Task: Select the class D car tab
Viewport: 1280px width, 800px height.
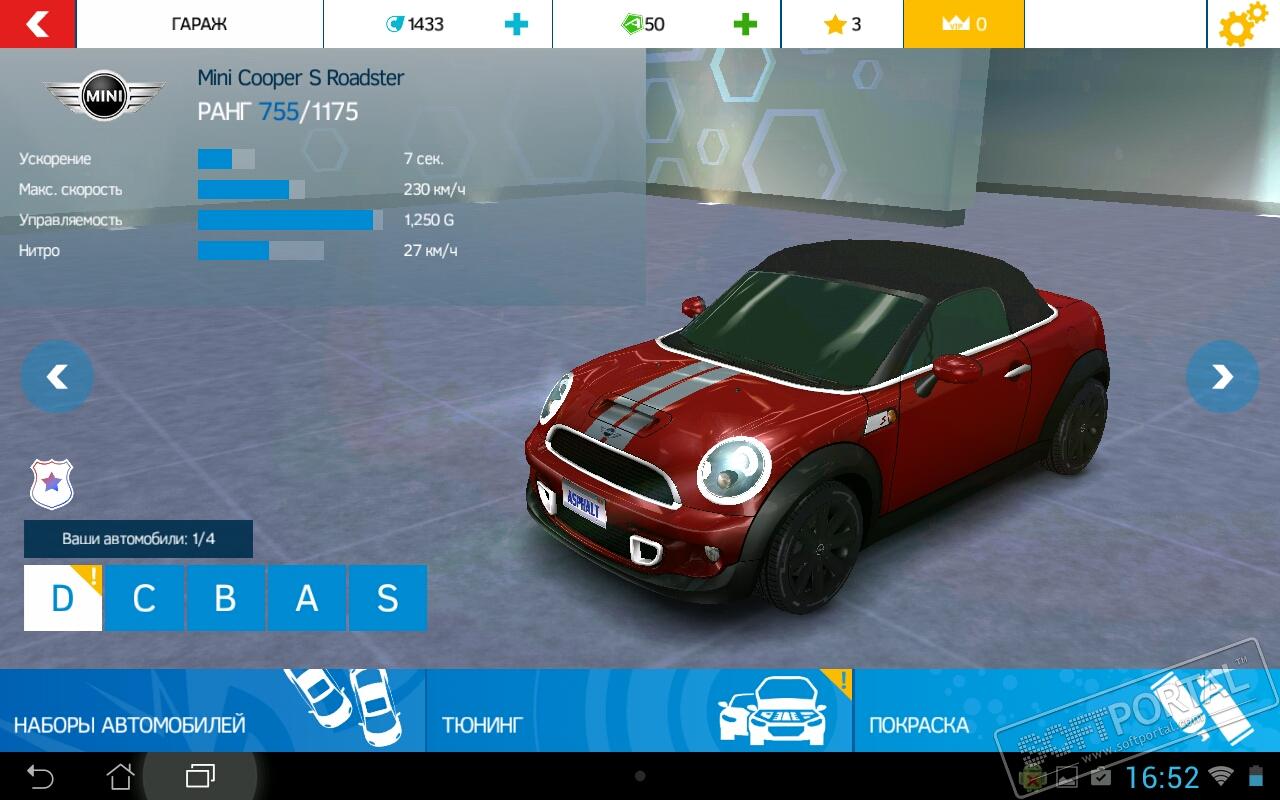Action: point(63,598)
